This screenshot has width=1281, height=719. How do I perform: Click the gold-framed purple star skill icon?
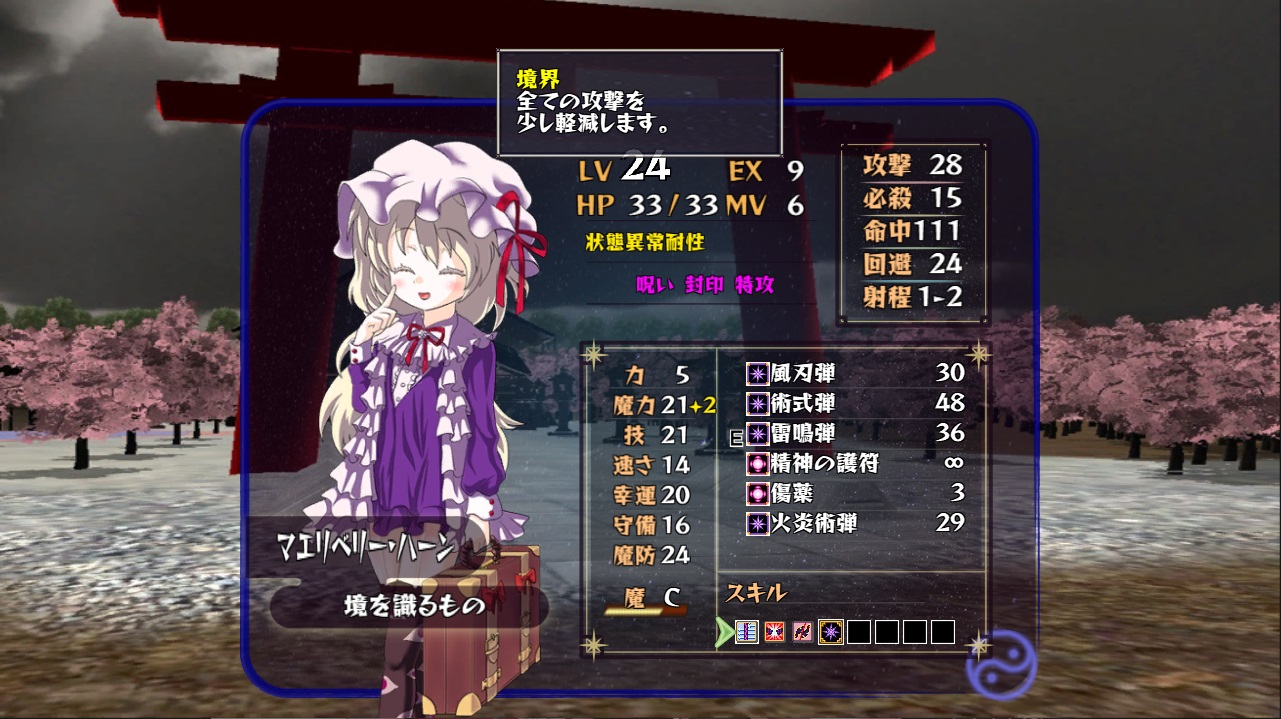coord(830,632)
